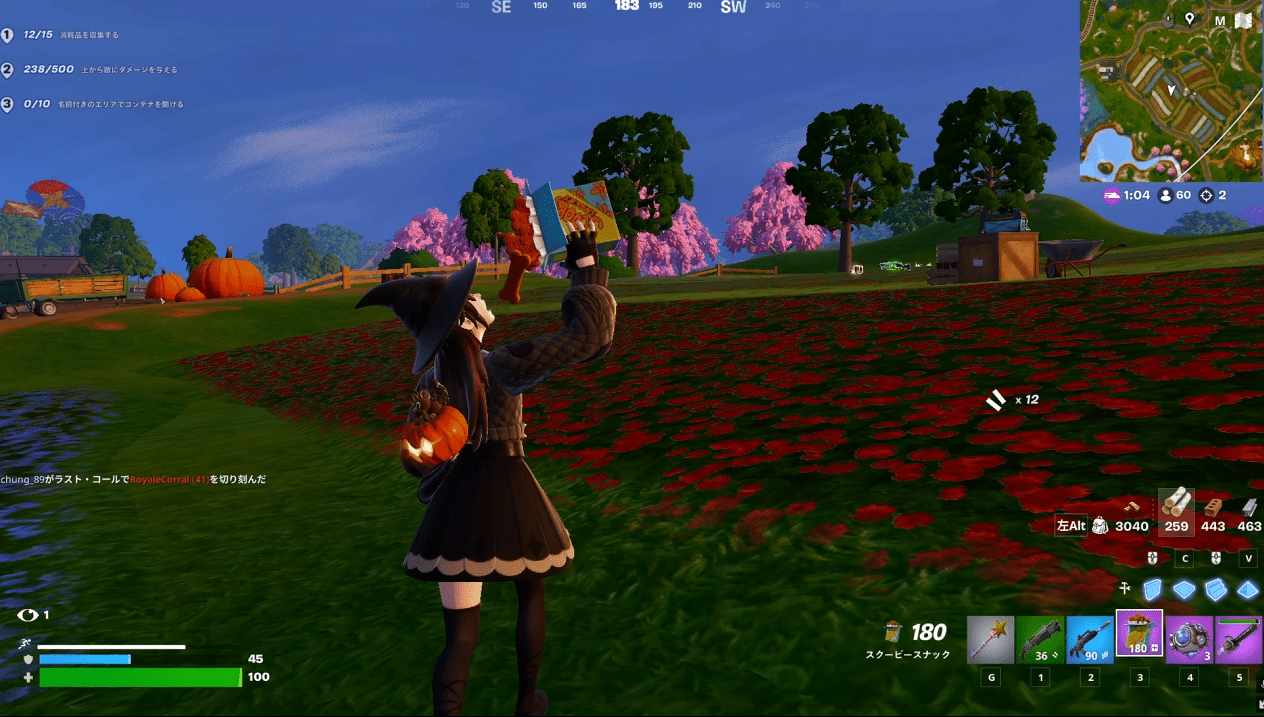This screenshot has width=1264, height=717.
Task: Pick the brick building material
Action: pos(1213,511)
